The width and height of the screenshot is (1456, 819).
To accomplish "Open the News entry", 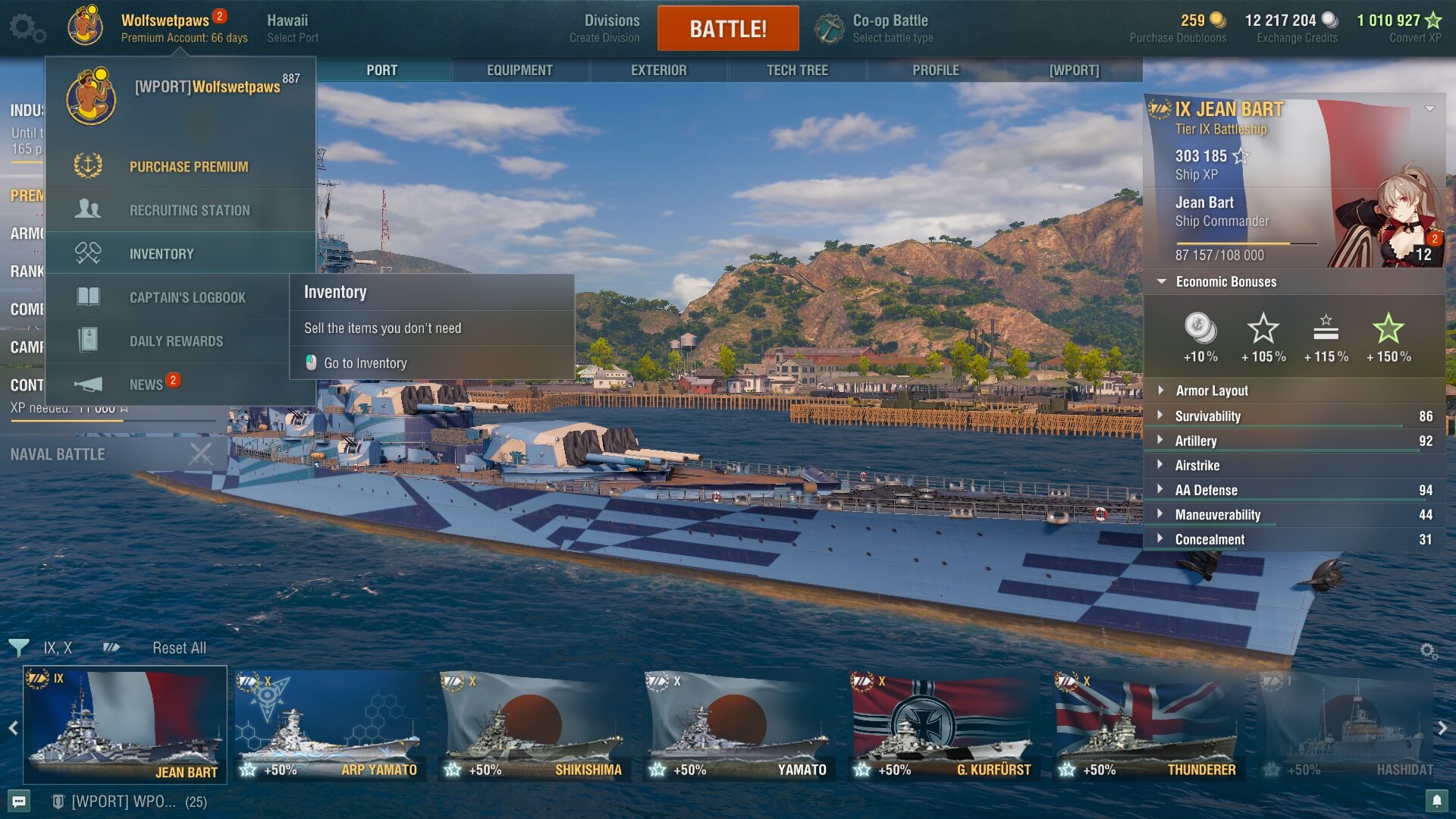I will click(x=146, y=384).
